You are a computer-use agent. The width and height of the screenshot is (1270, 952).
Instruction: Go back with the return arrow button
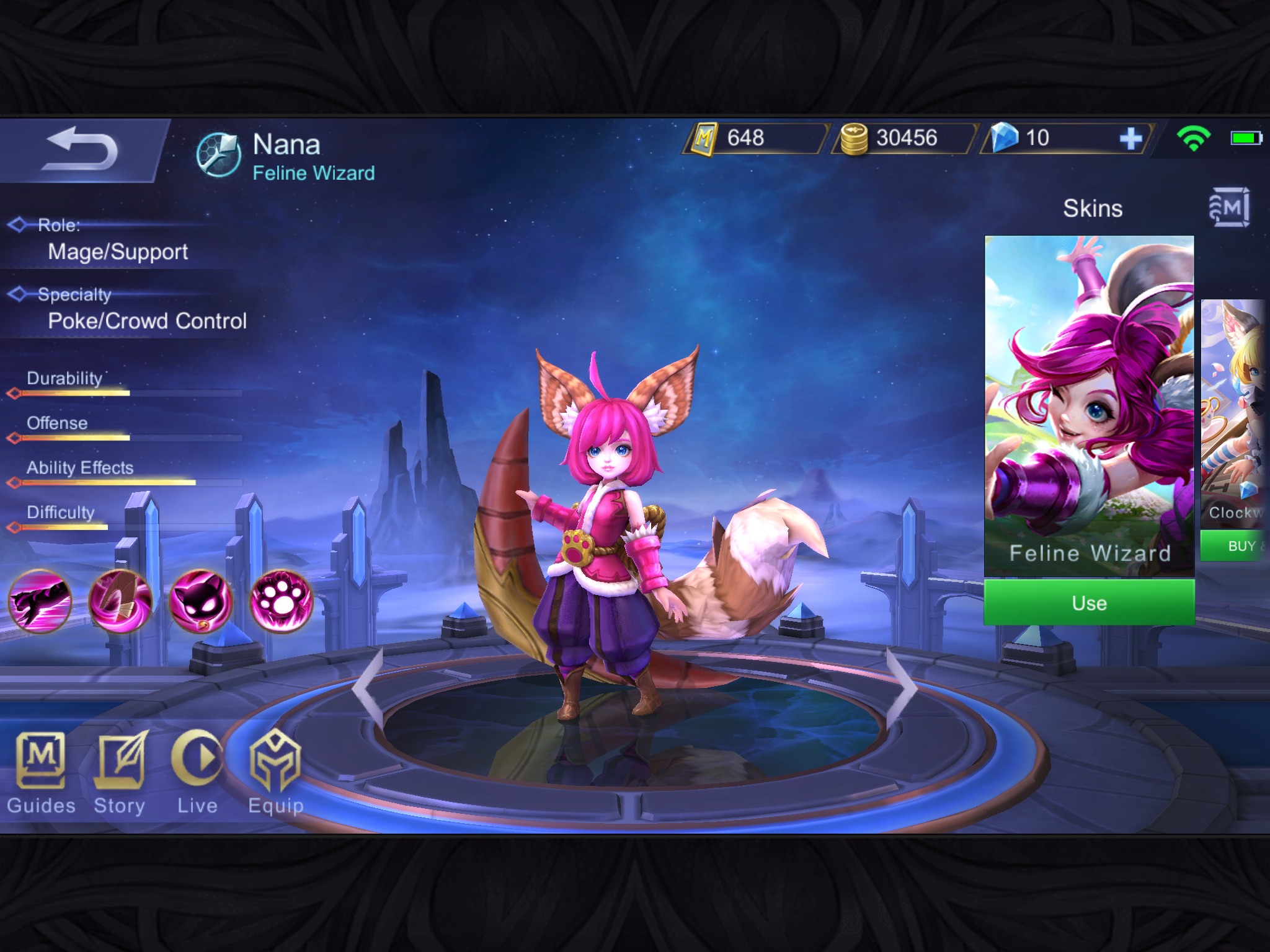pos(82,150)
